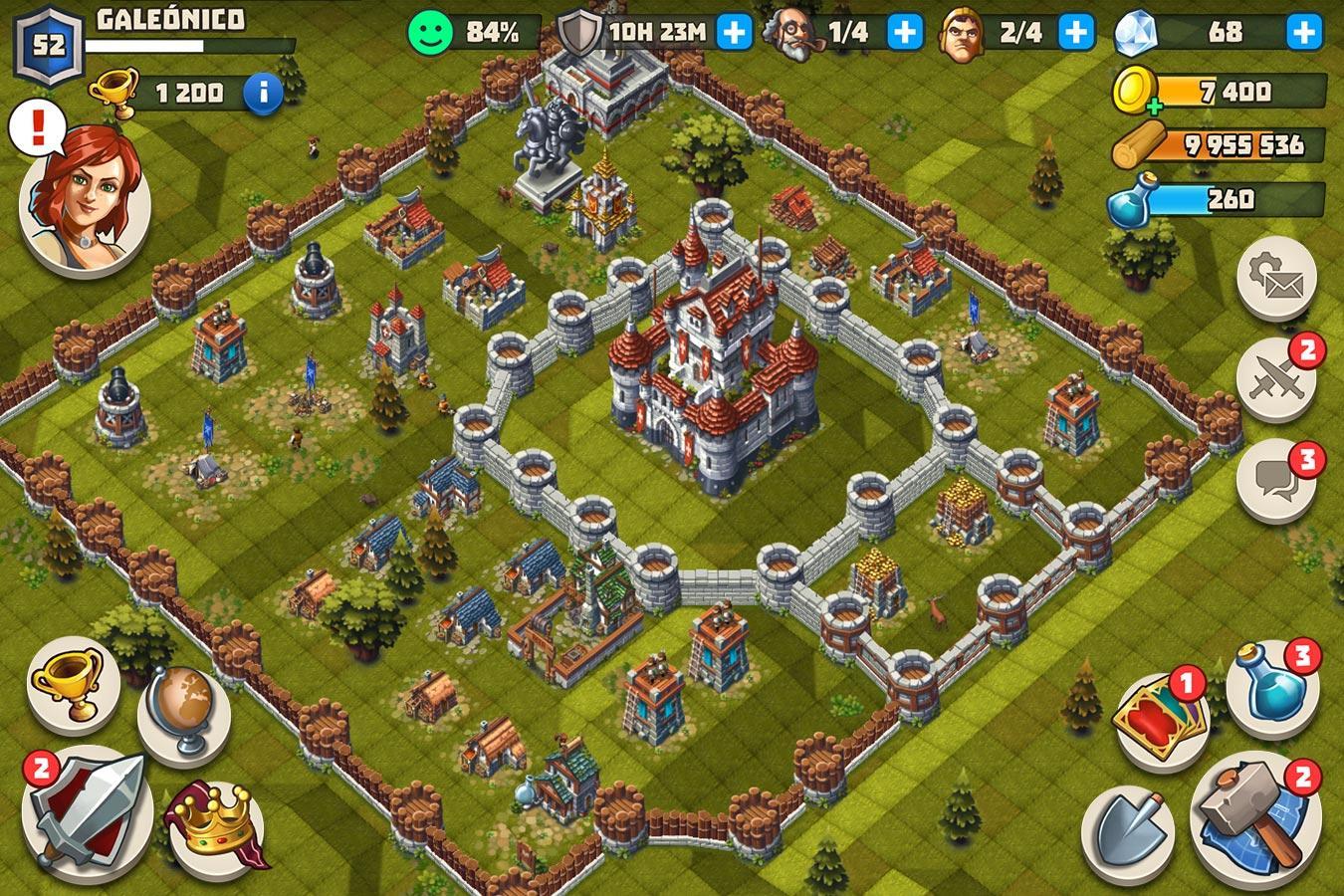Open the trophy leaderboard

(66, 696)
